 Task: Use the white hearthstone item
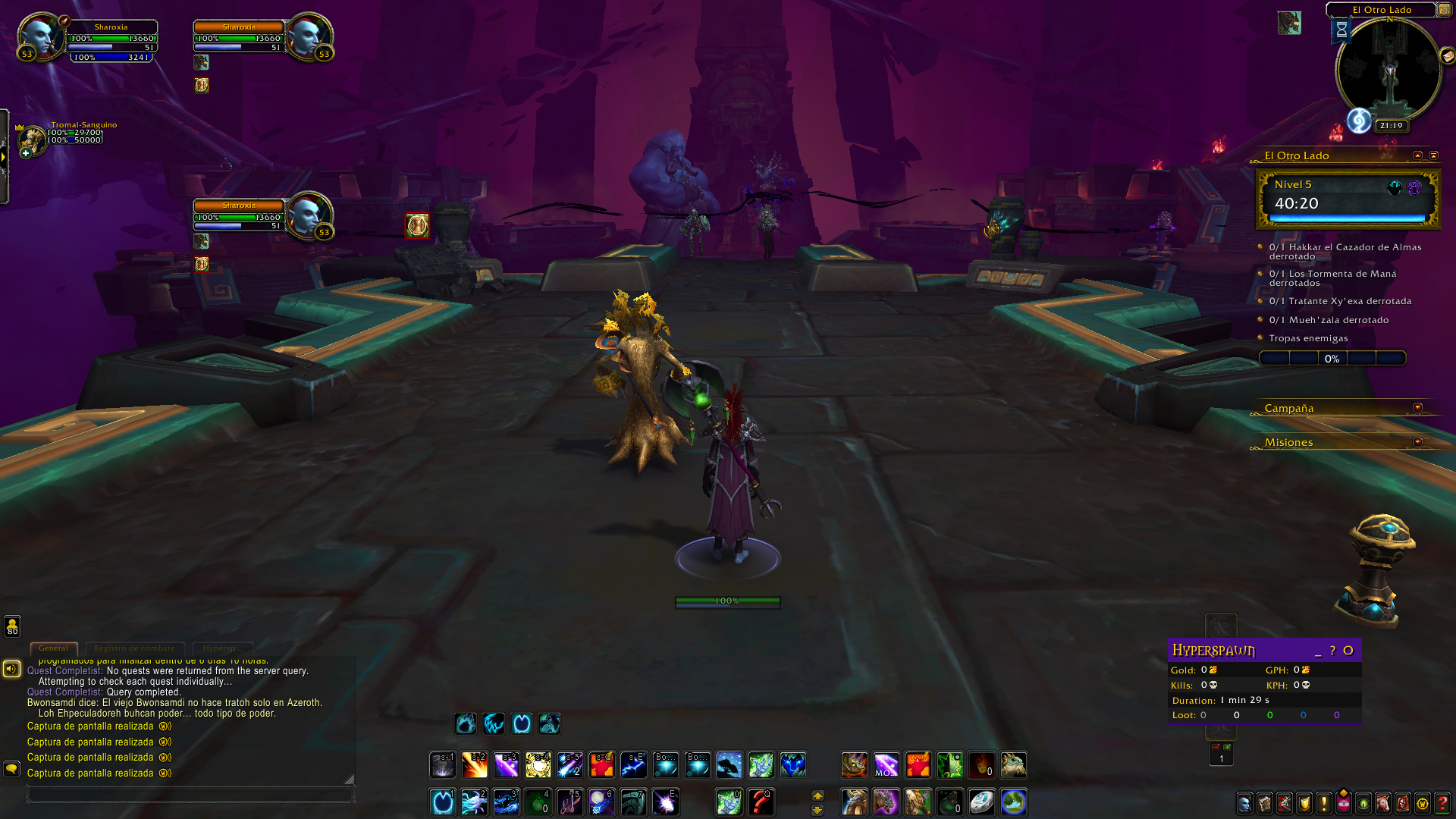point(981,802)
